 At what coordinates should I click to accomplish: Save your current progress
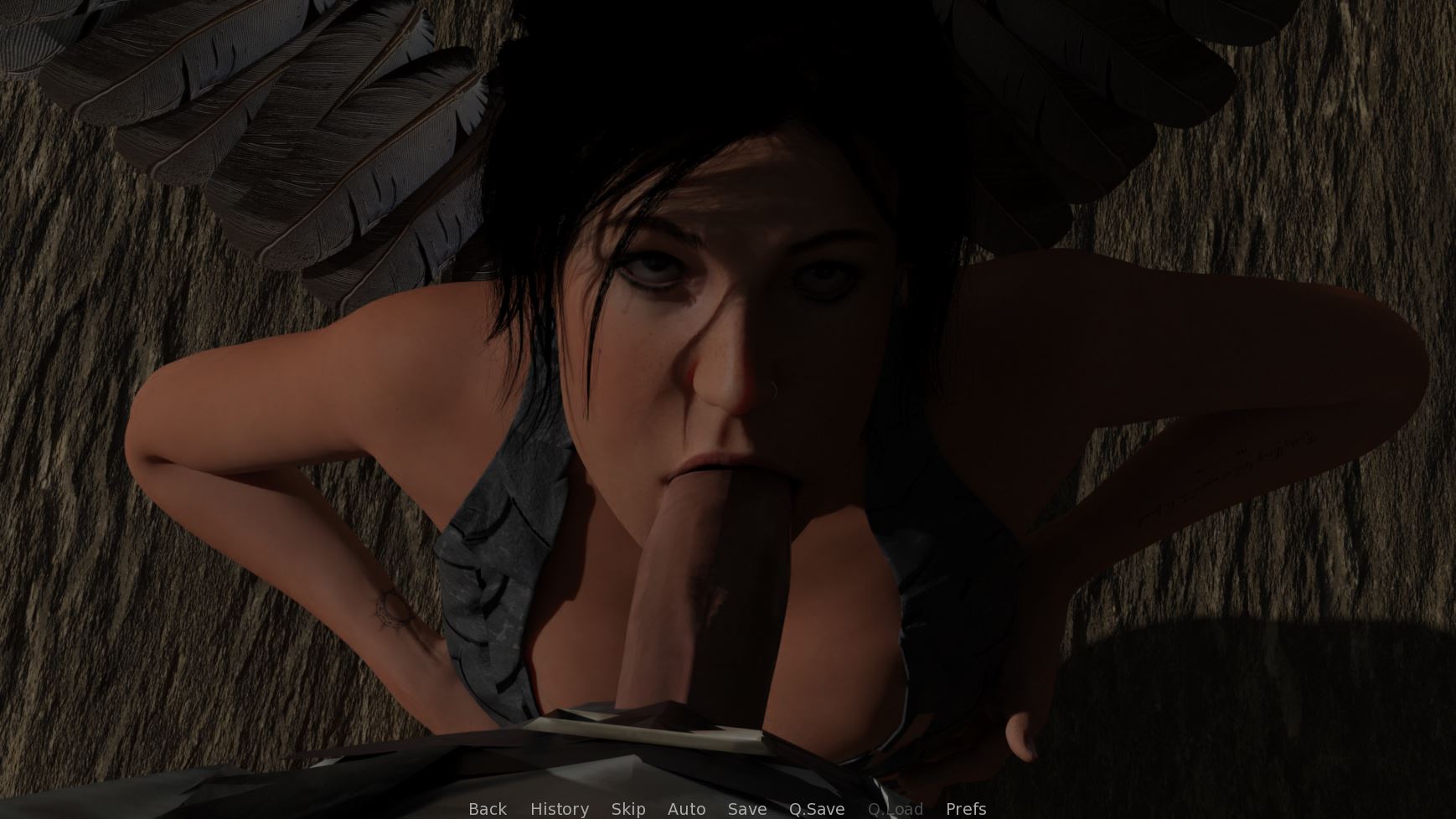(x=746, y=809)
